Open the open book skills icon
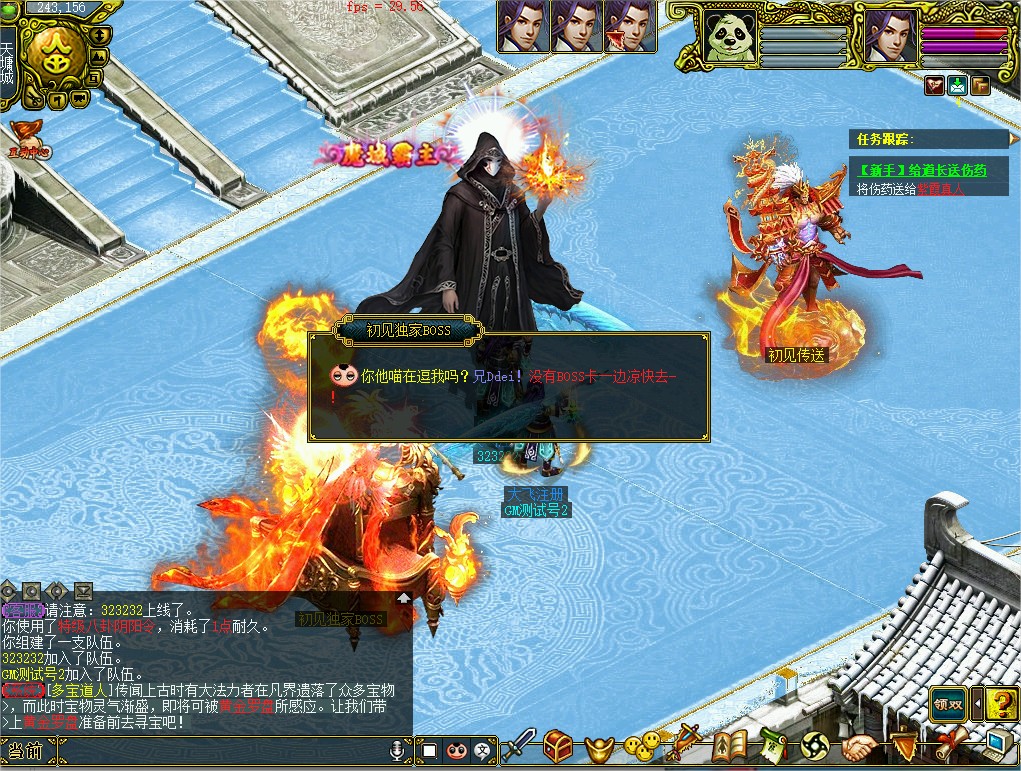This screenshot has width=1021, height=771. coord(730,745)
